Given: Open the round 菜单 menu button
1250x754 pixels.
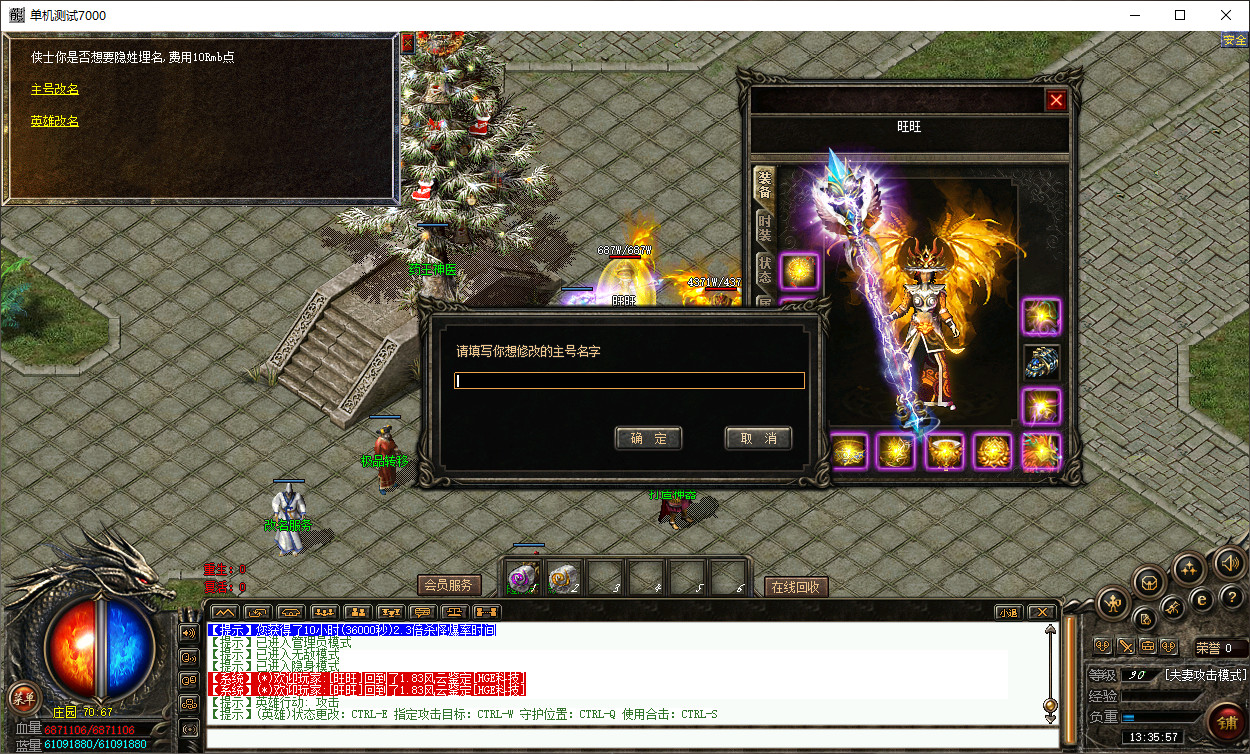Looking at the screenshot, I should tap(22, 697).
